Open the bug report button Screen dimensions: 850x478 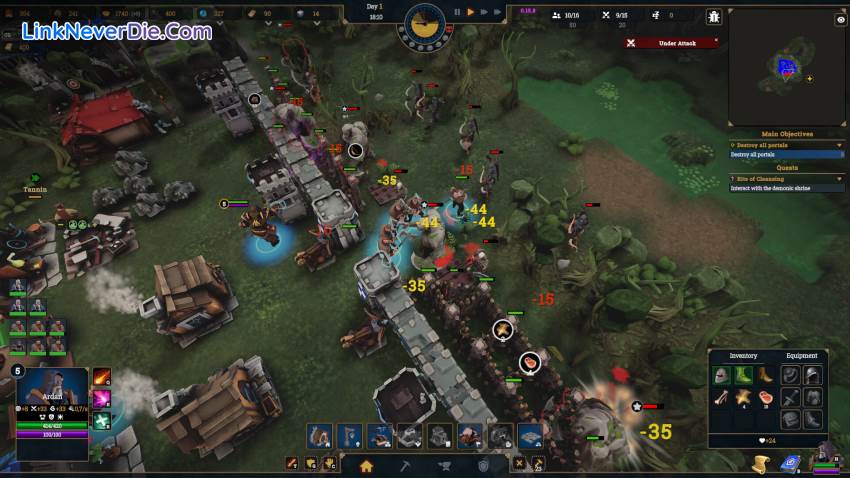(x=713, y=16)
